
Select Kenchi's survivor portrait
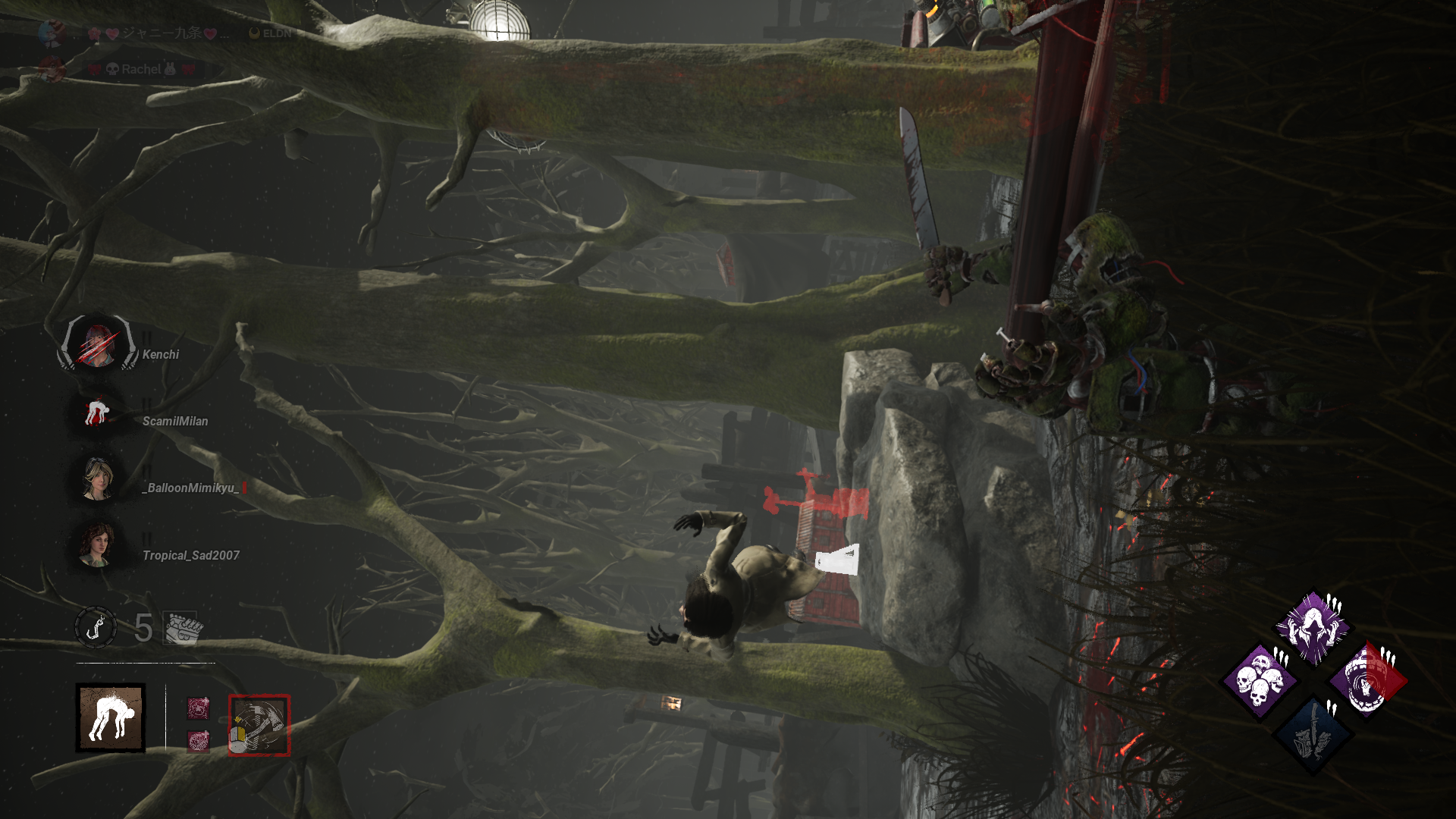tap(99, 345)
